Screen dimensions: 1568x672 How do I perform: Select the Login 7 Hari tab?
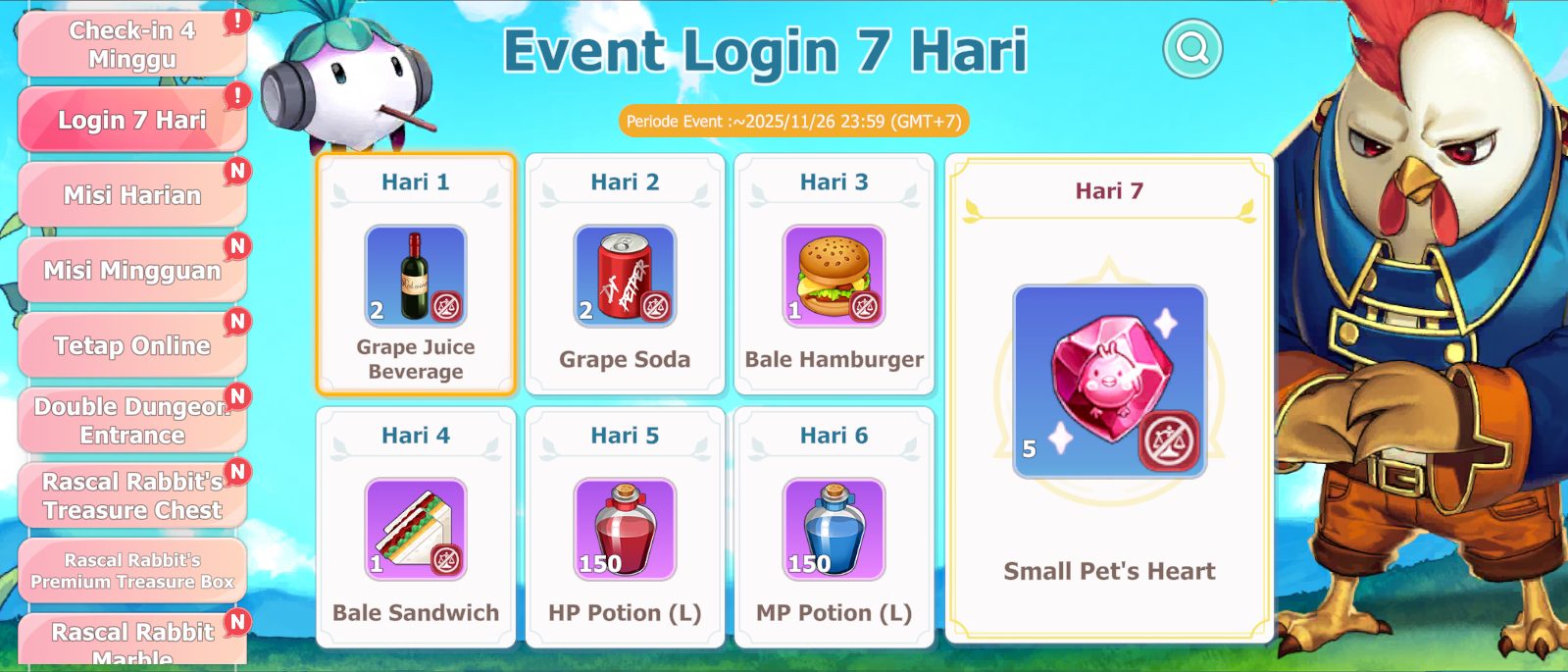click(x=131, y=120)
